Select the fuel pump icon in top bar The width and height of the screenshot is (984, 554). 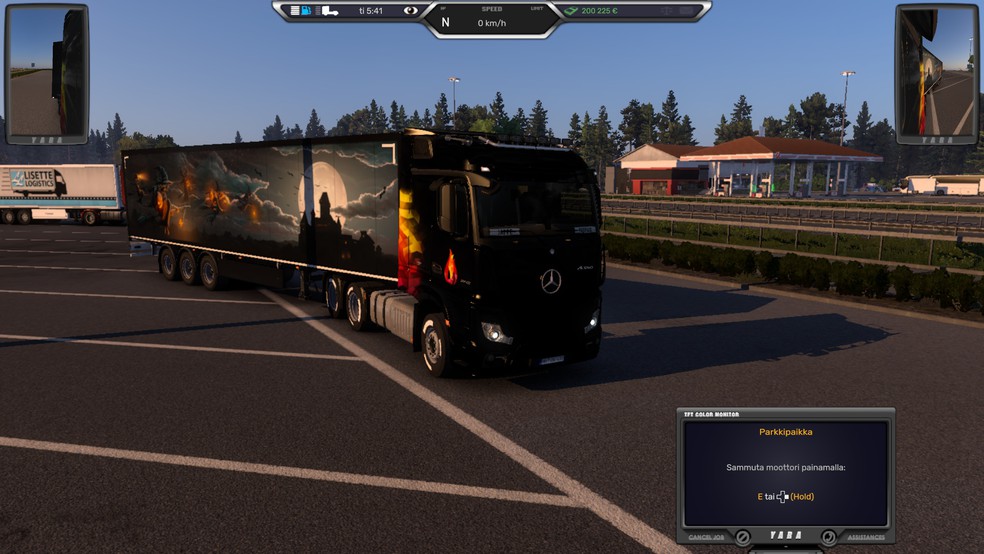click(307, 11)
